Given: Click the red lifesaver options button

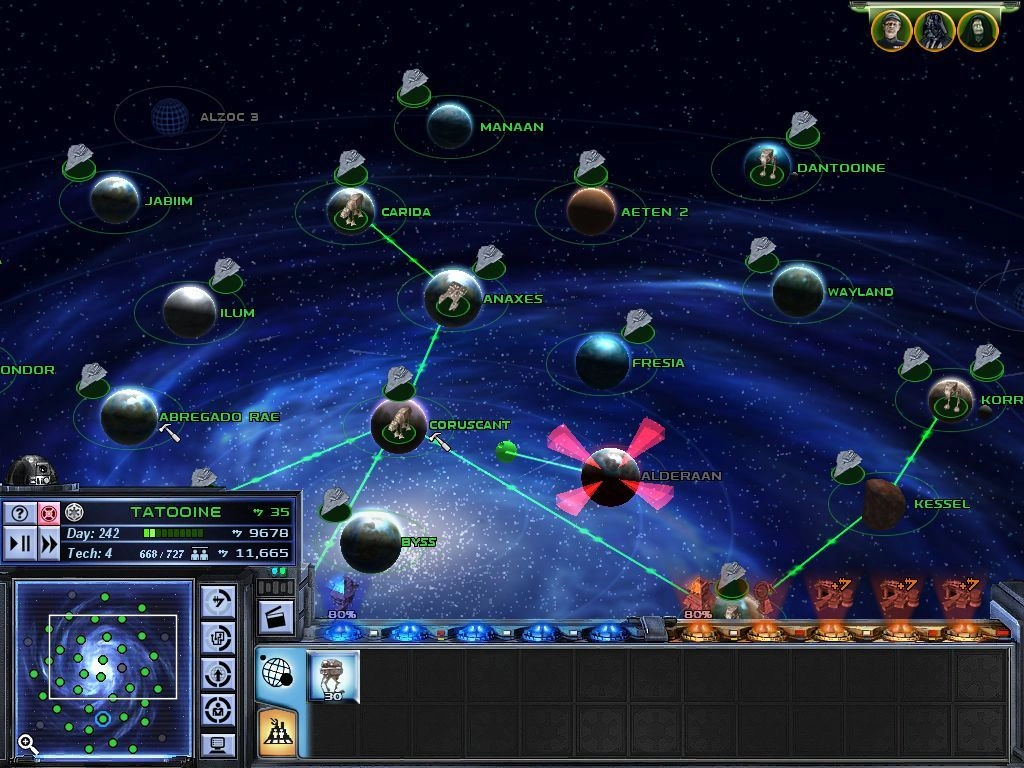Looking at the screenshot, I should pos(48,513).
